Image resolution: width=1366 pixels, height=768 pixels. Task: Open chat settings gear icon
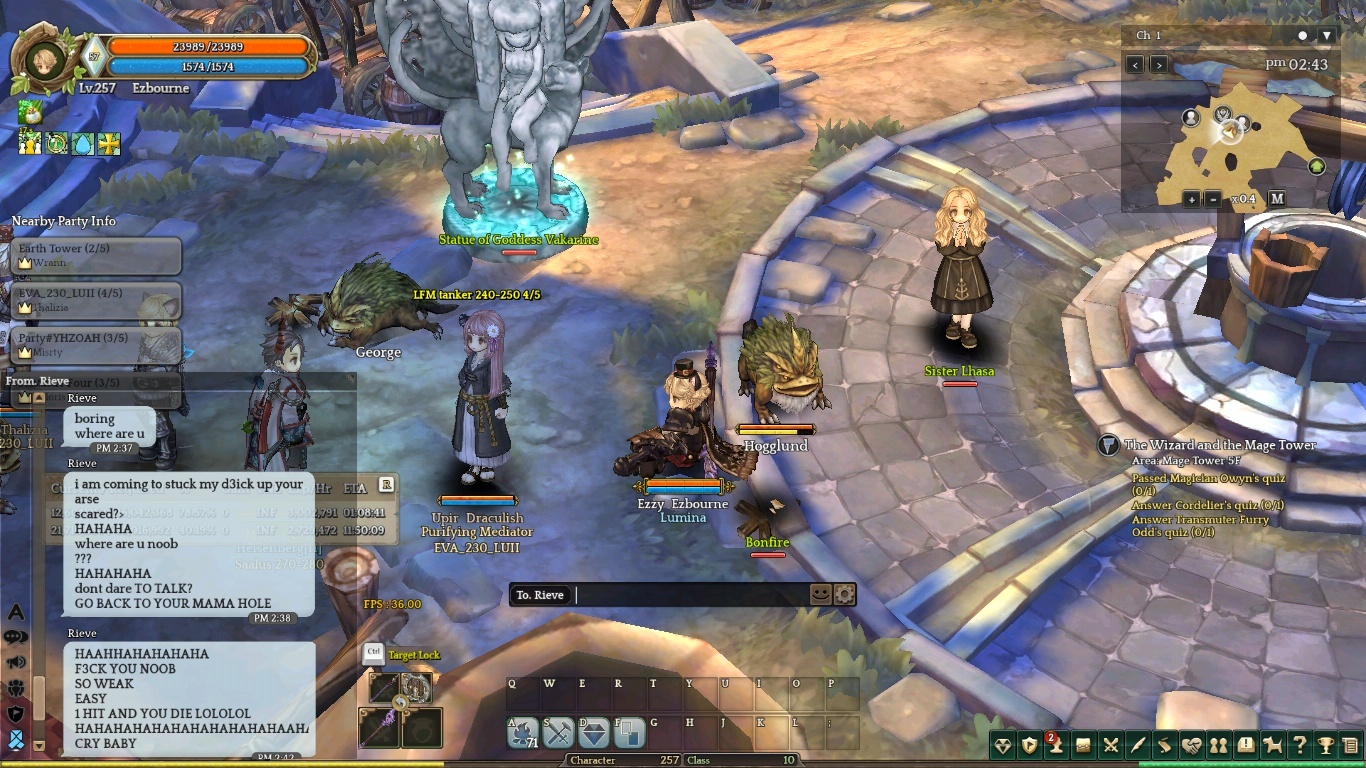click(845, 594)
